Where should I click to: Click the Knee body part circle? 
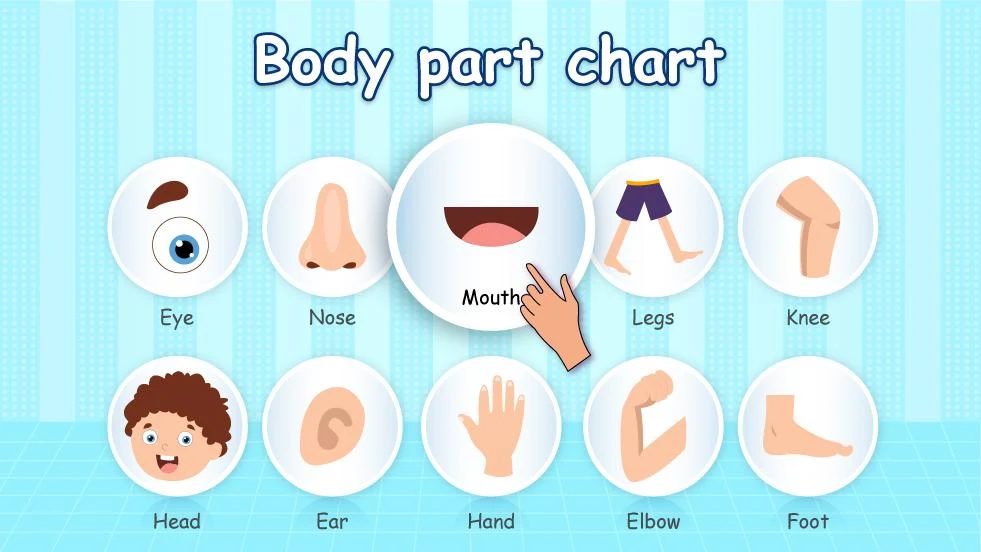point(807,226)
